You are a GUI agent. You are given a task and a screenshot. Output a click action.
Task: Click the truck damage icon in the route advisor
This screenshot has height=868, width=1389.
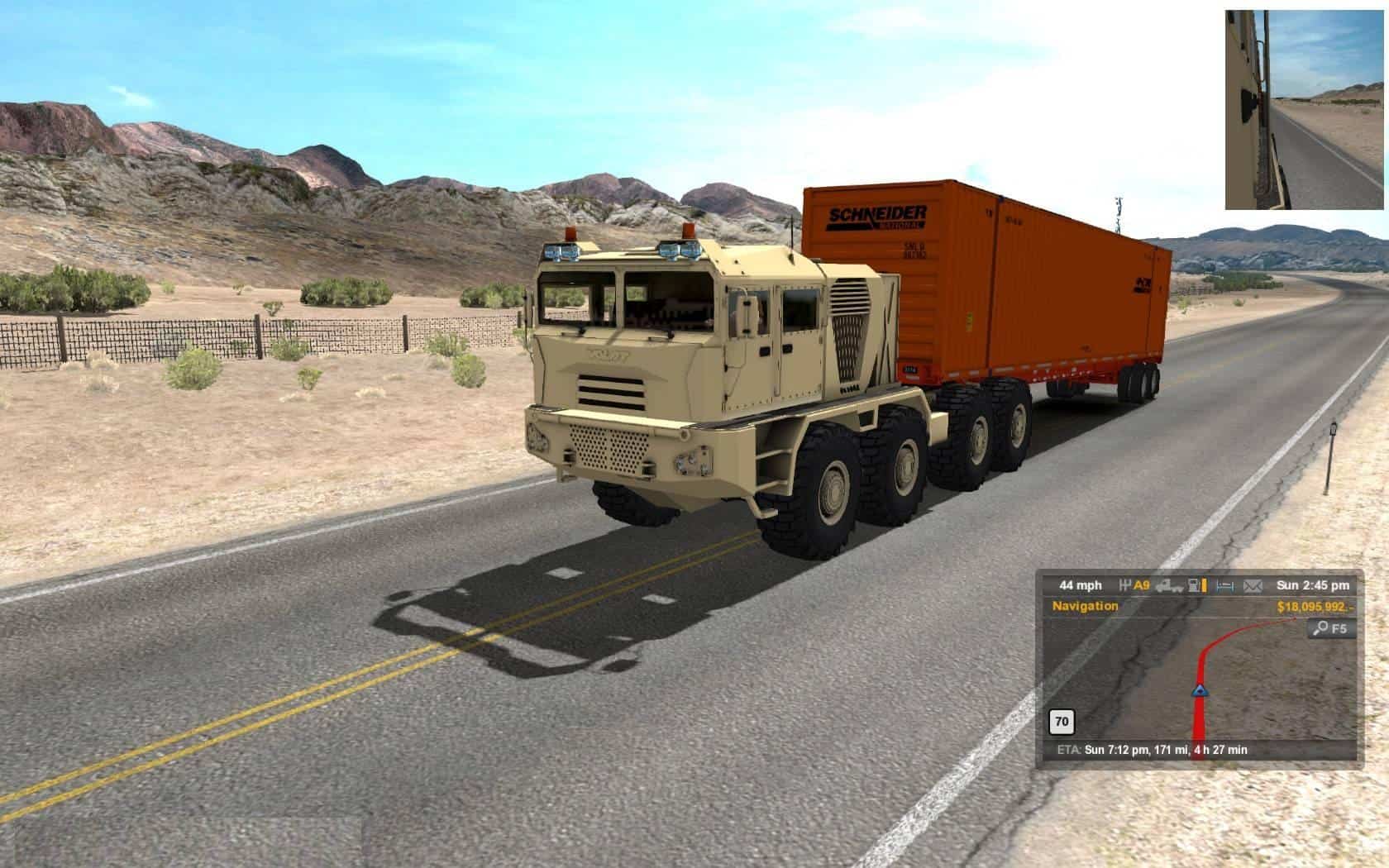pos(1168,585)
